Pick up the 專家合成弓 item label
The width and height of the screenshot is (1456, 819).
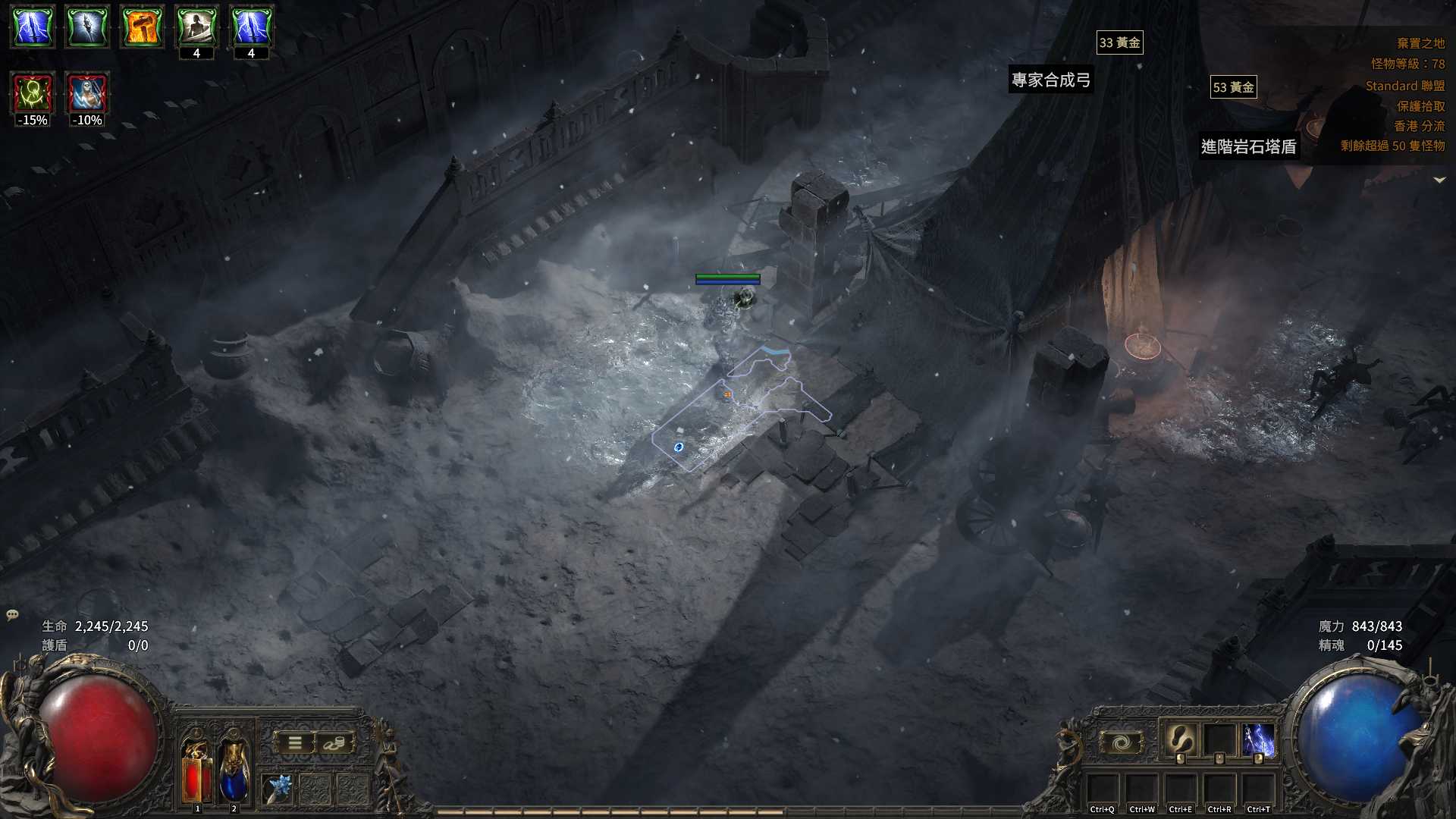(1051, 80)
